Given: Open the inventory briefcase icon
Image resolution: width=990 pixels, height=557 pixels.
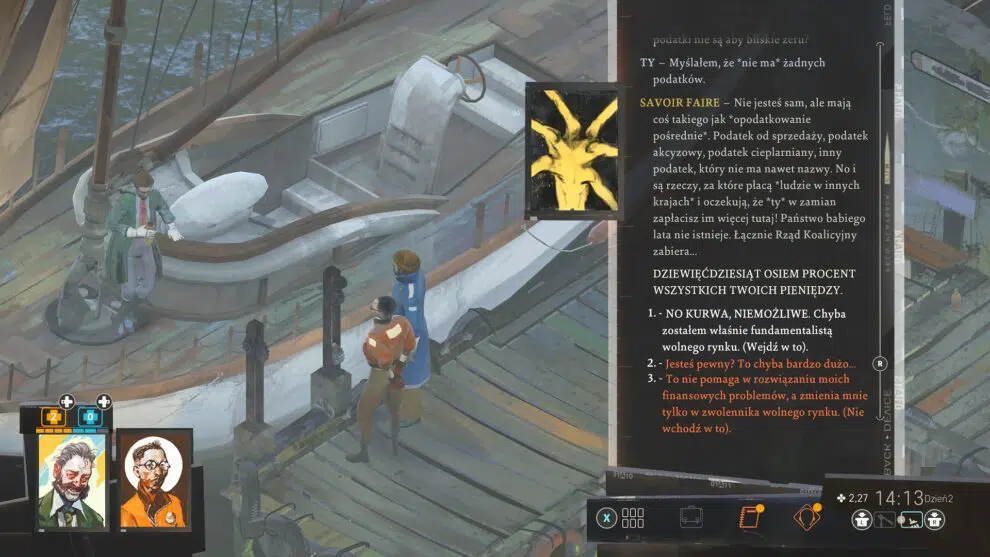Looking at the screenshot, I should click(691, 518).
